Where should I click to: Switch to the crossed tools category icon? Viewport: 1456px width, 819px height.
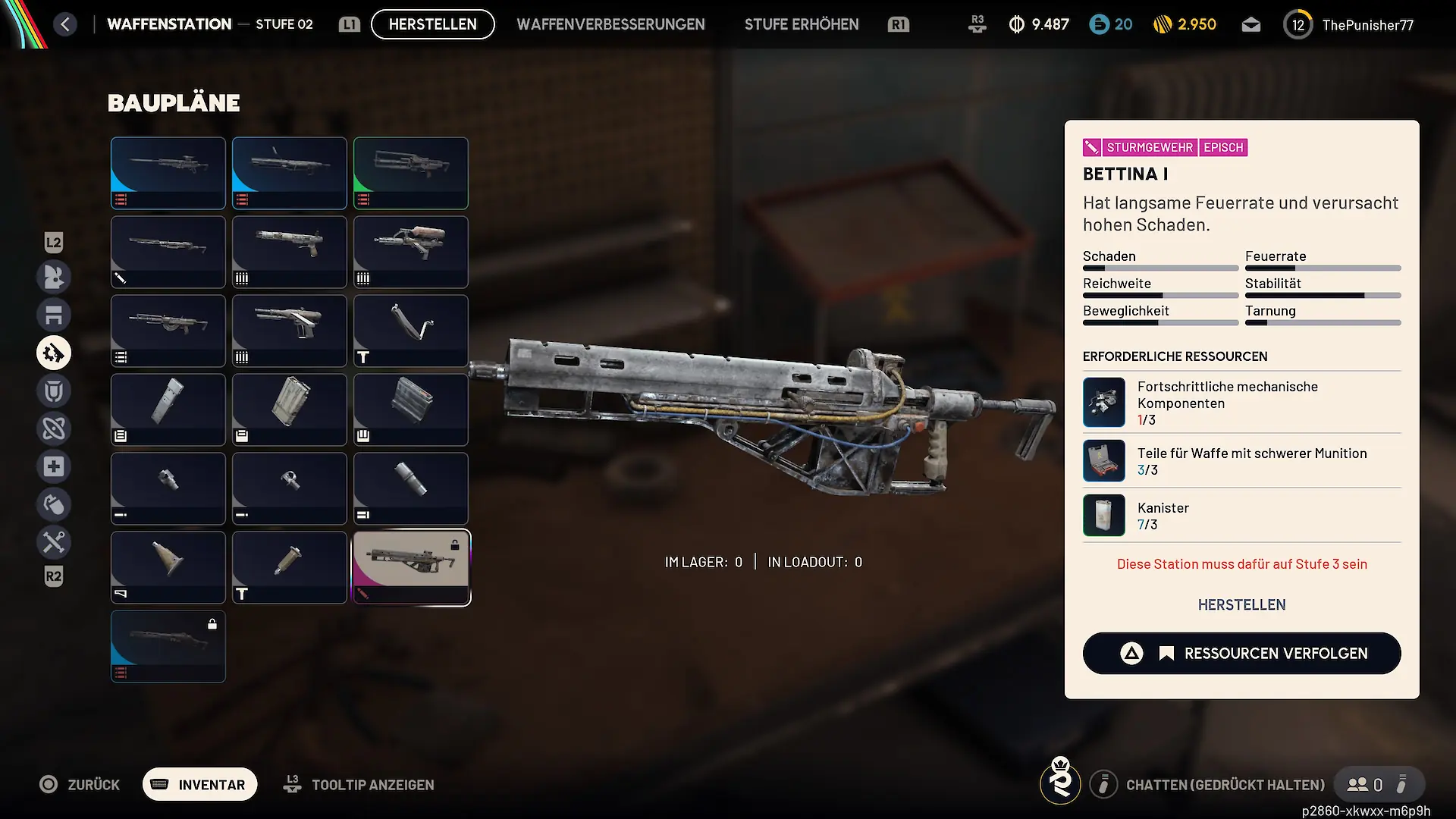click(x=54, y=542)
